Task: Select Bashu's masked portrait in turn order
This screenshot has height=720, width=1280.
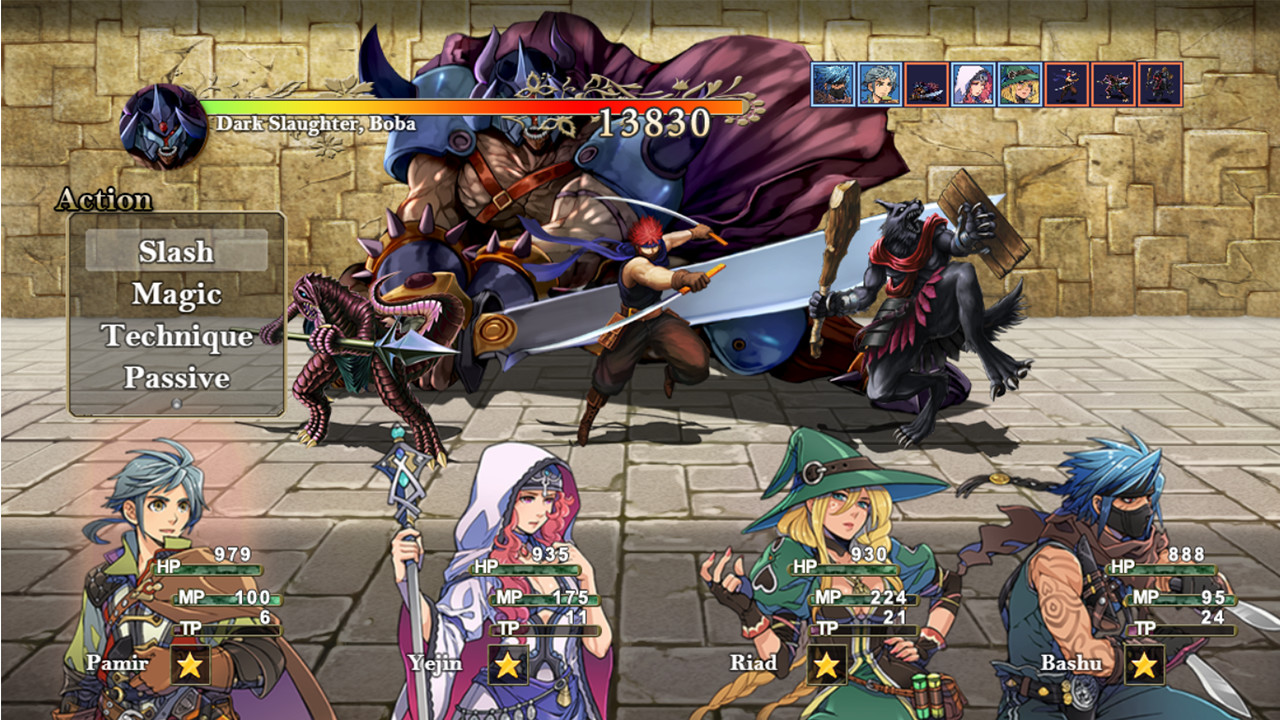Action: (832, 84)
